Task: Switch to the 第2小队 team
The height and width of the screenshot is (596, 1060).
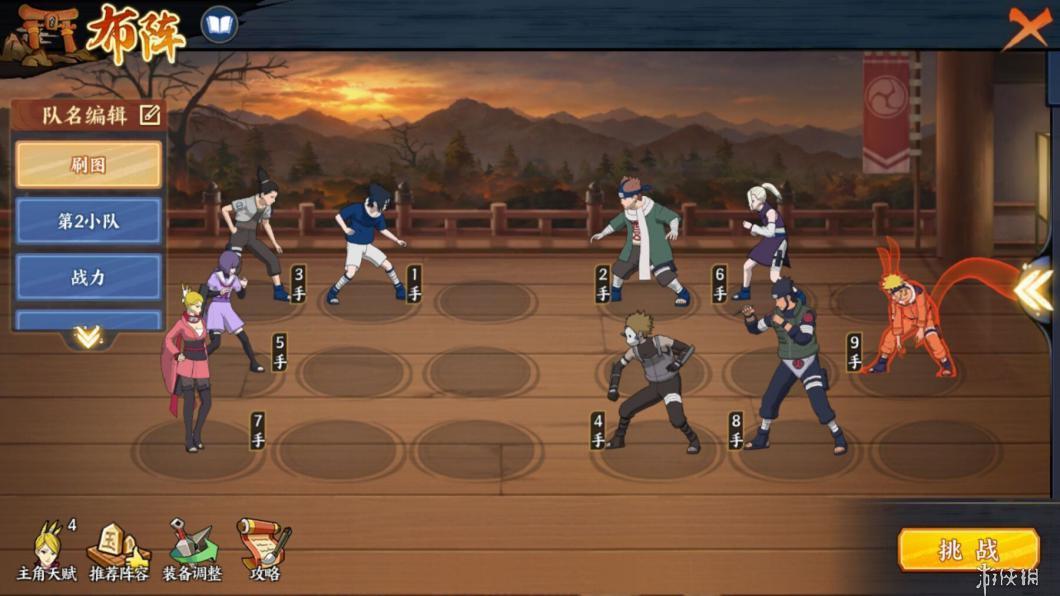Action: coord(88,221)
